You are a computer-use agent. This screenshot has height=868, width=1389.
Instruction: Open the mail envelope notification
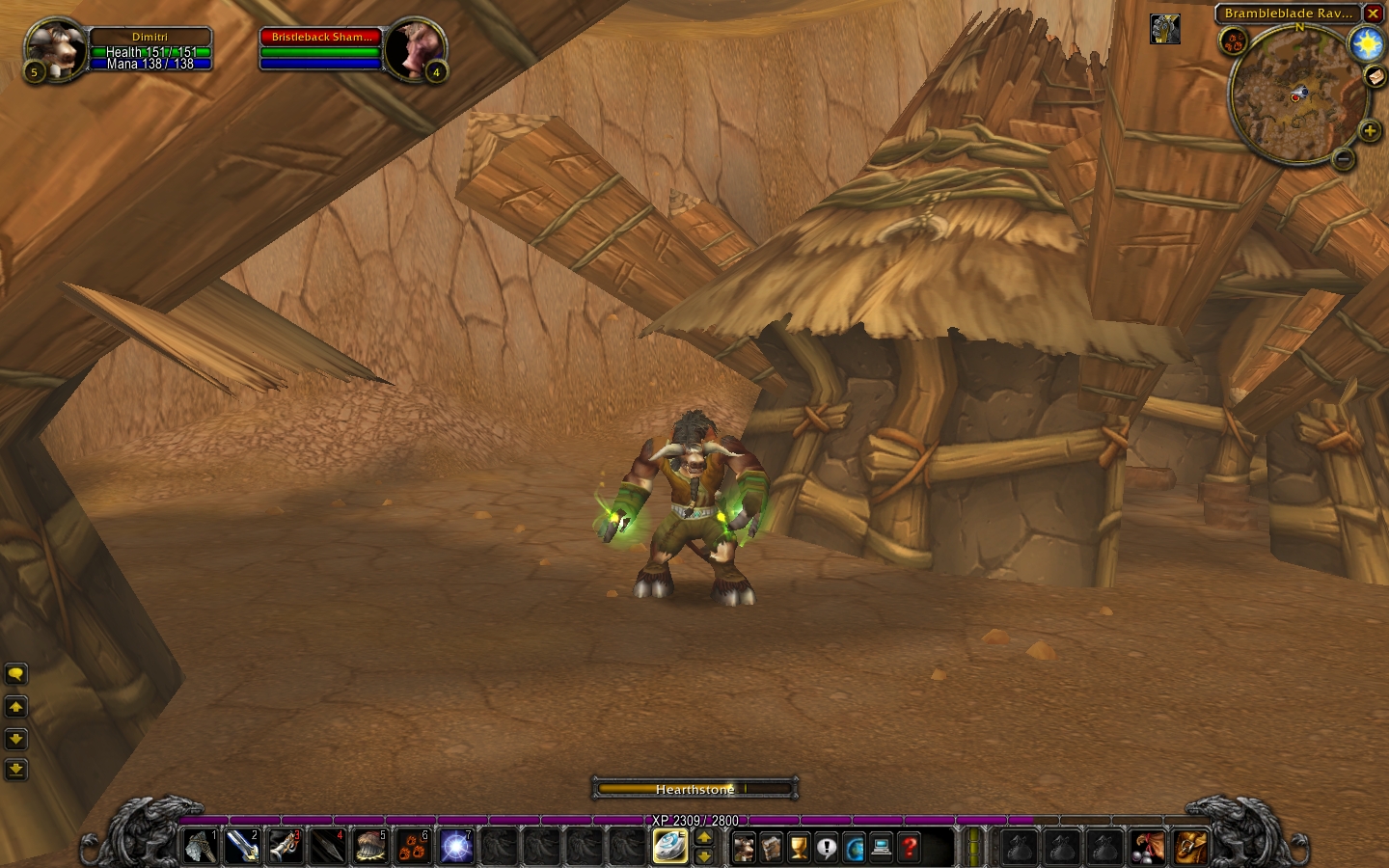coord(1375,77)
